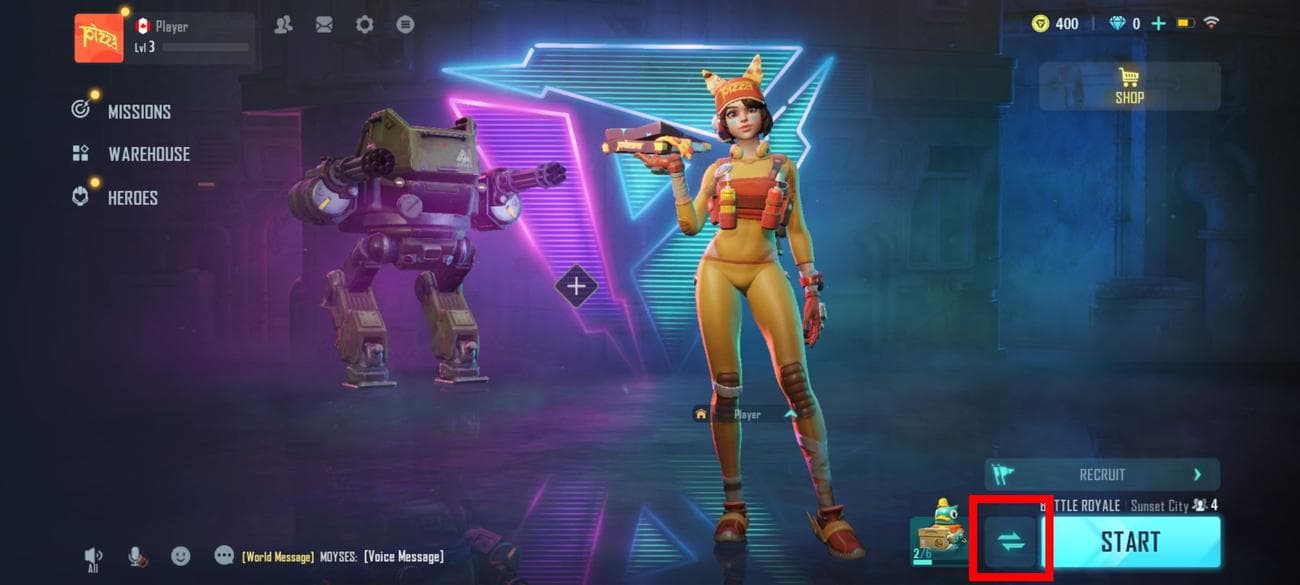Open the Recruit panel

pos(1102,475)
